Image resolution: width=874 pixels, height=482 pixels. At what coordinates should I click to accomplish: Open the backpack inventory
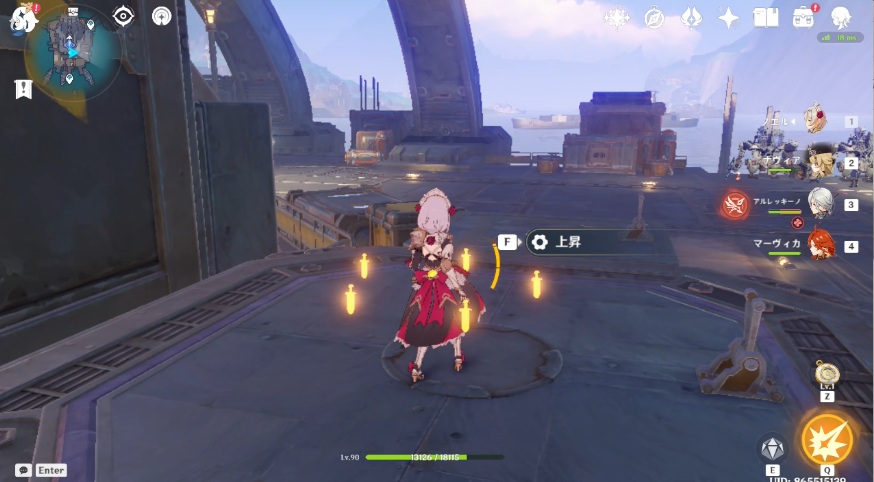pos(803,17)
